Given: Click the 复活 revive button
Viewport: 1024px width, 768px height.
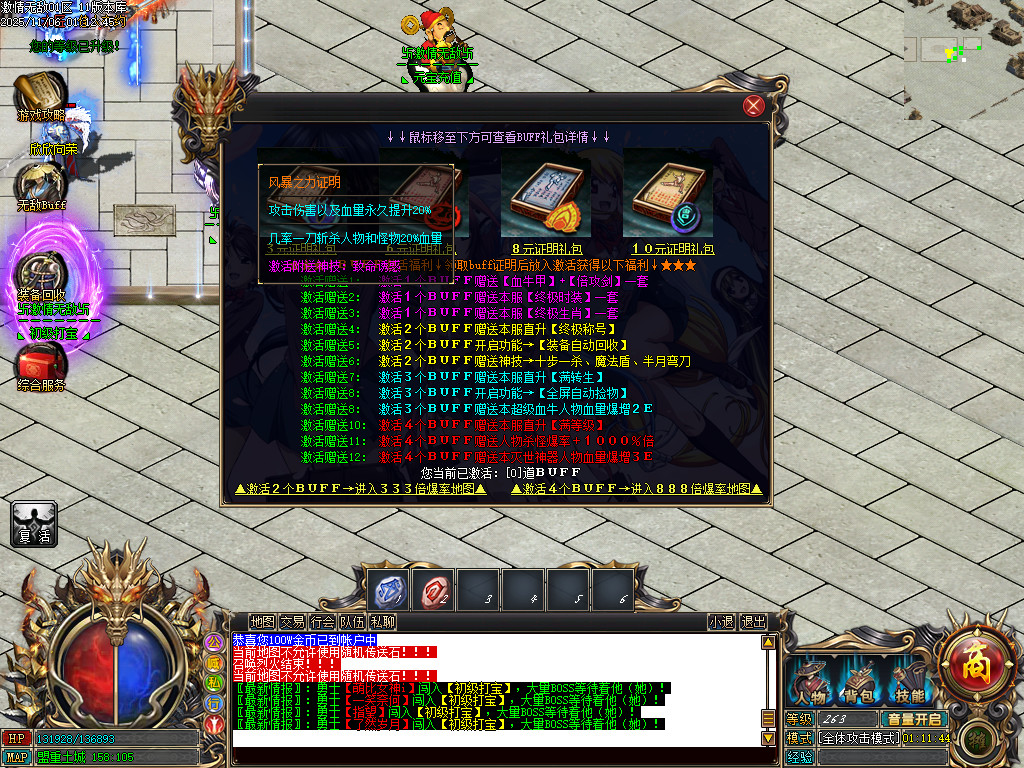Looking at the screenshot, I should tap(33, 524).
